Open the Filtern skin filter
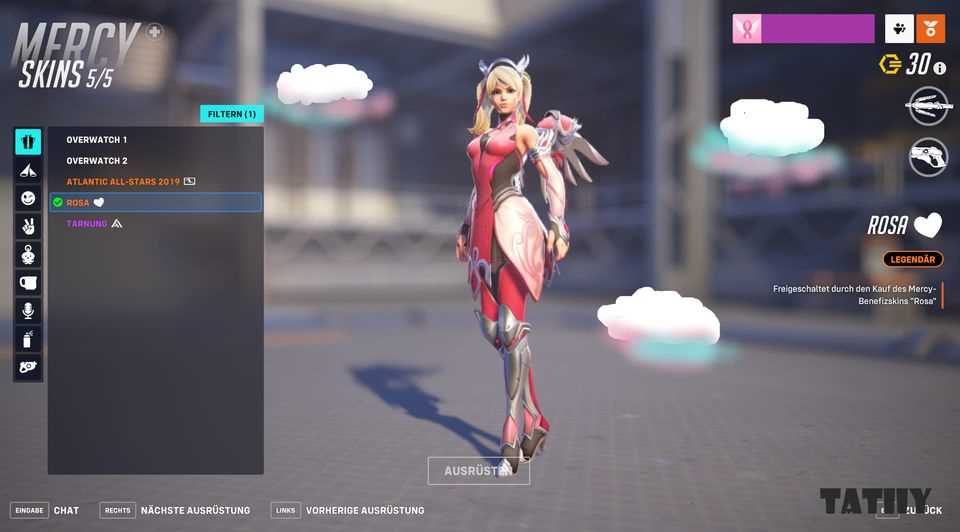The height and width of the screenshot is (532, 960). (231, 114)
